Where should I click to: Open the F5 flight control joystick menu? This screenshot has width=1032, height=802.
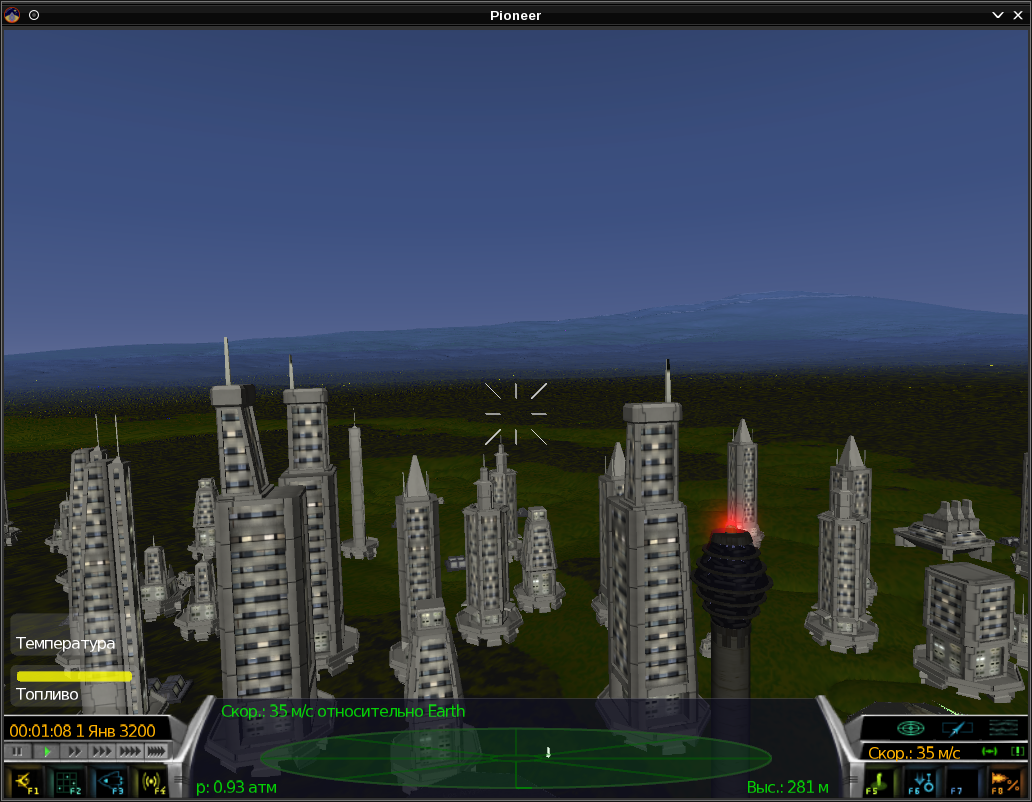879,781
